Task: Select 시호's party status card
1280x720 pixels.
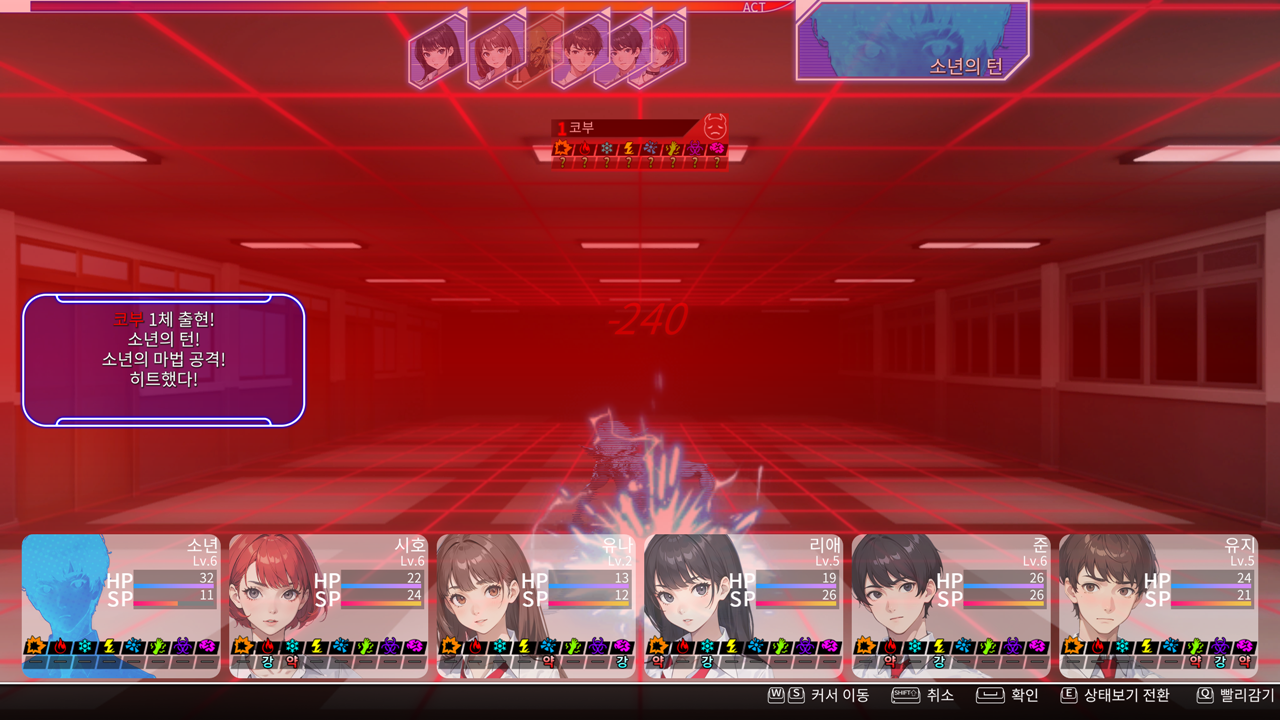Action: [x=328, y=606]
